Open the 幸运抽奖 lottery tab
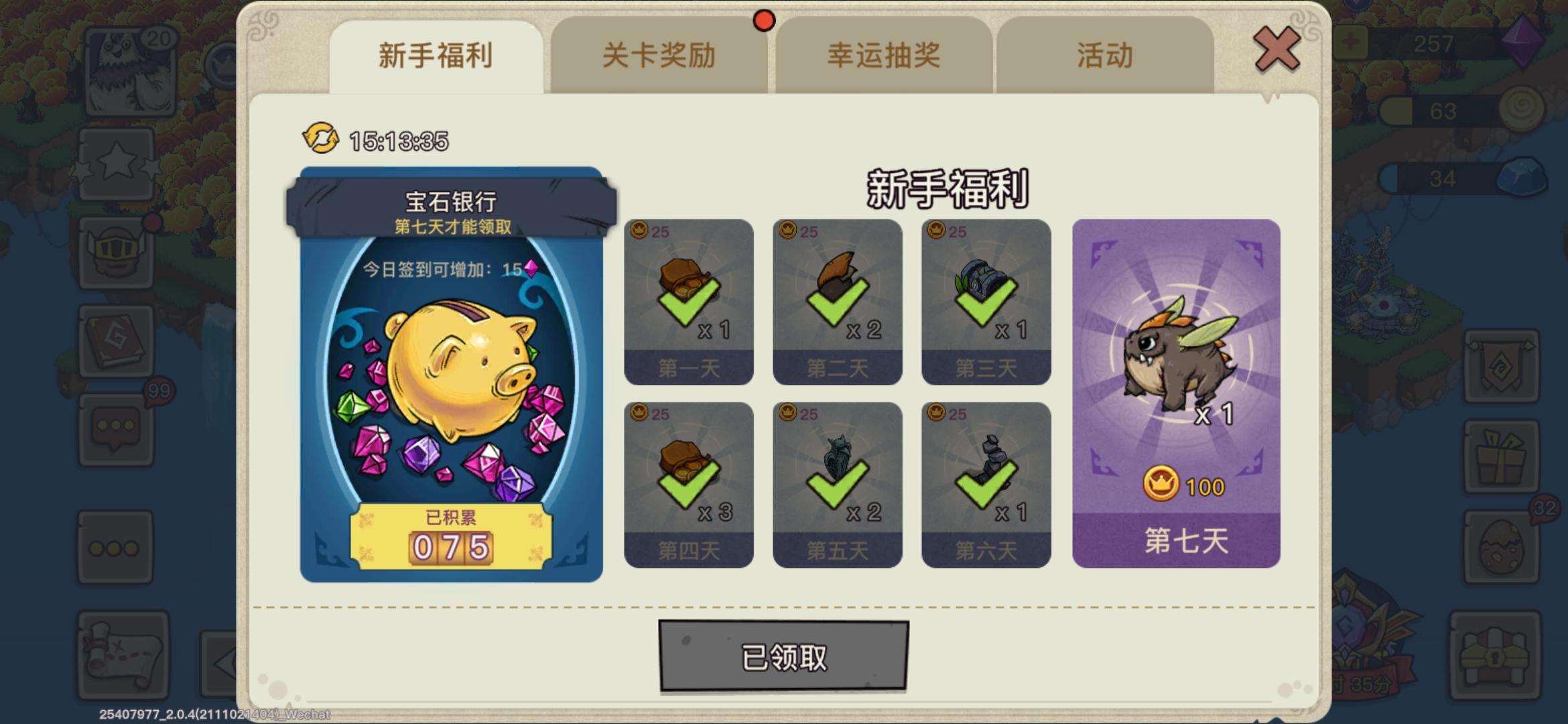The image size is (1568, 724). [x=883, y=57]
